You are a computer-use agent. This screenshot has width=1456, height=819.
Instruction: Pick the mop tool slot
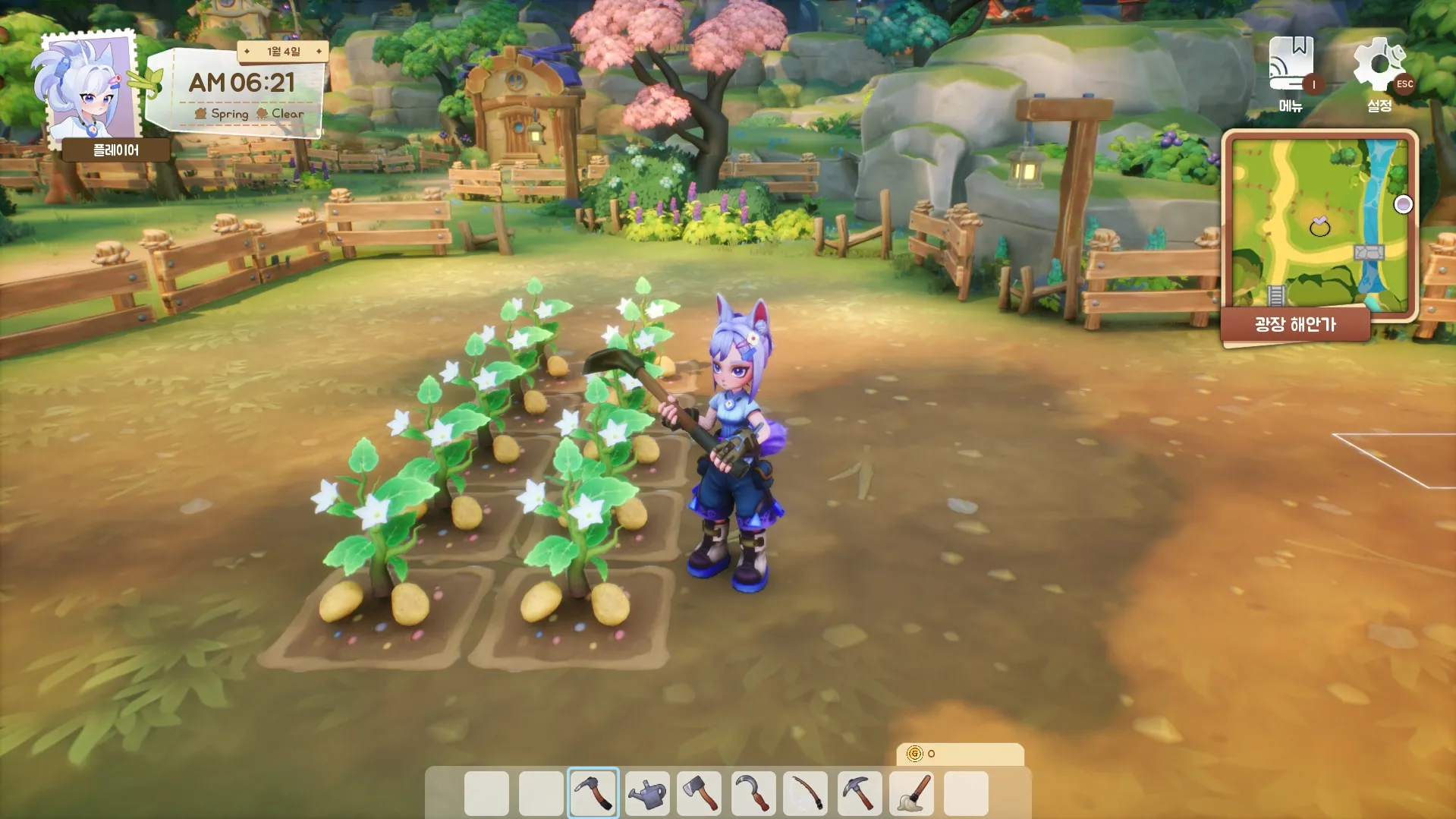913,793
